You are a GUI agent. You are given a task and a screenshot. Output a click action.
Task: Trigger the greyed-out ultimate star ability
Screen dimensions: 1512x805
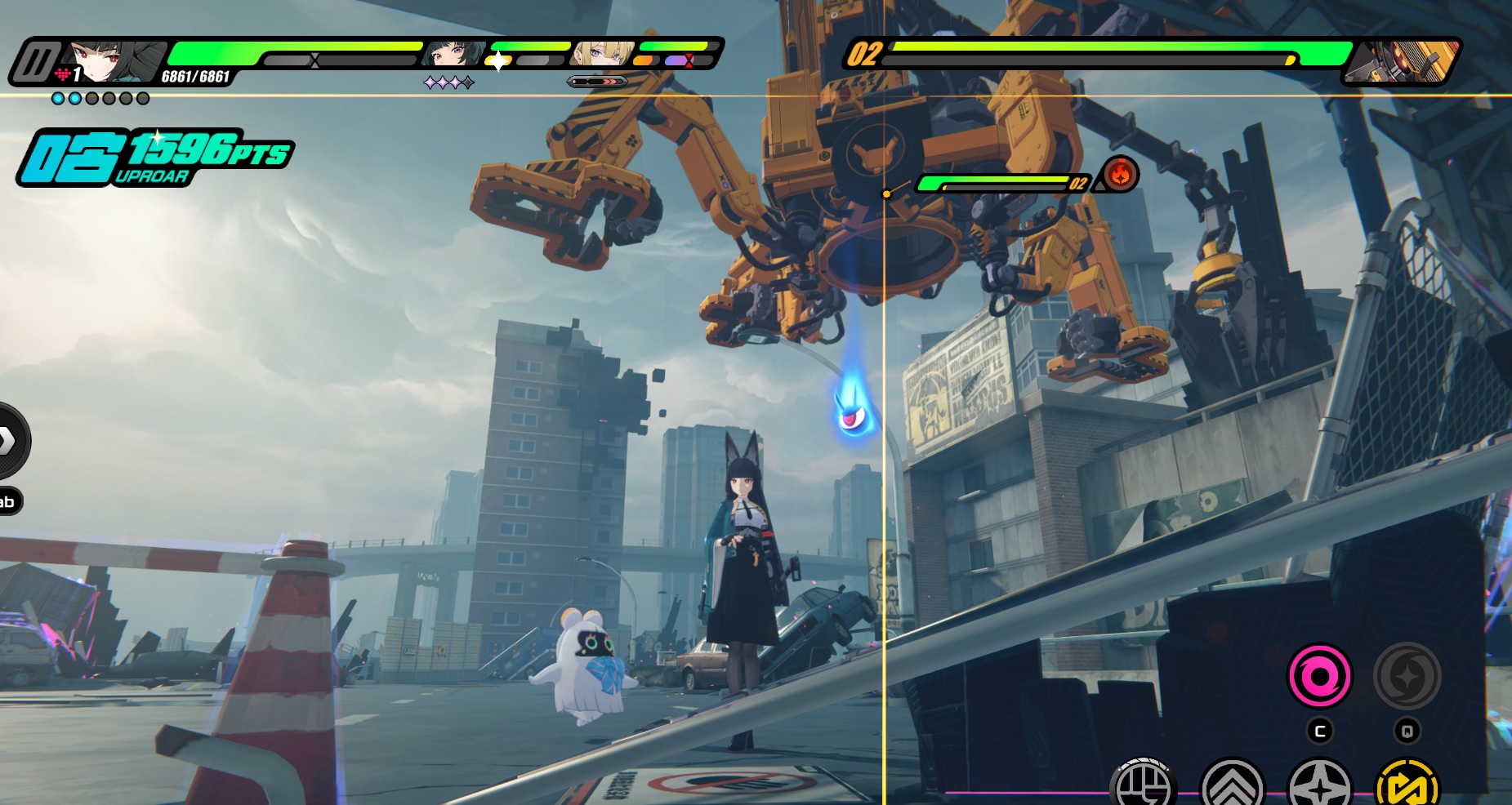click(x=1407, y=676)
